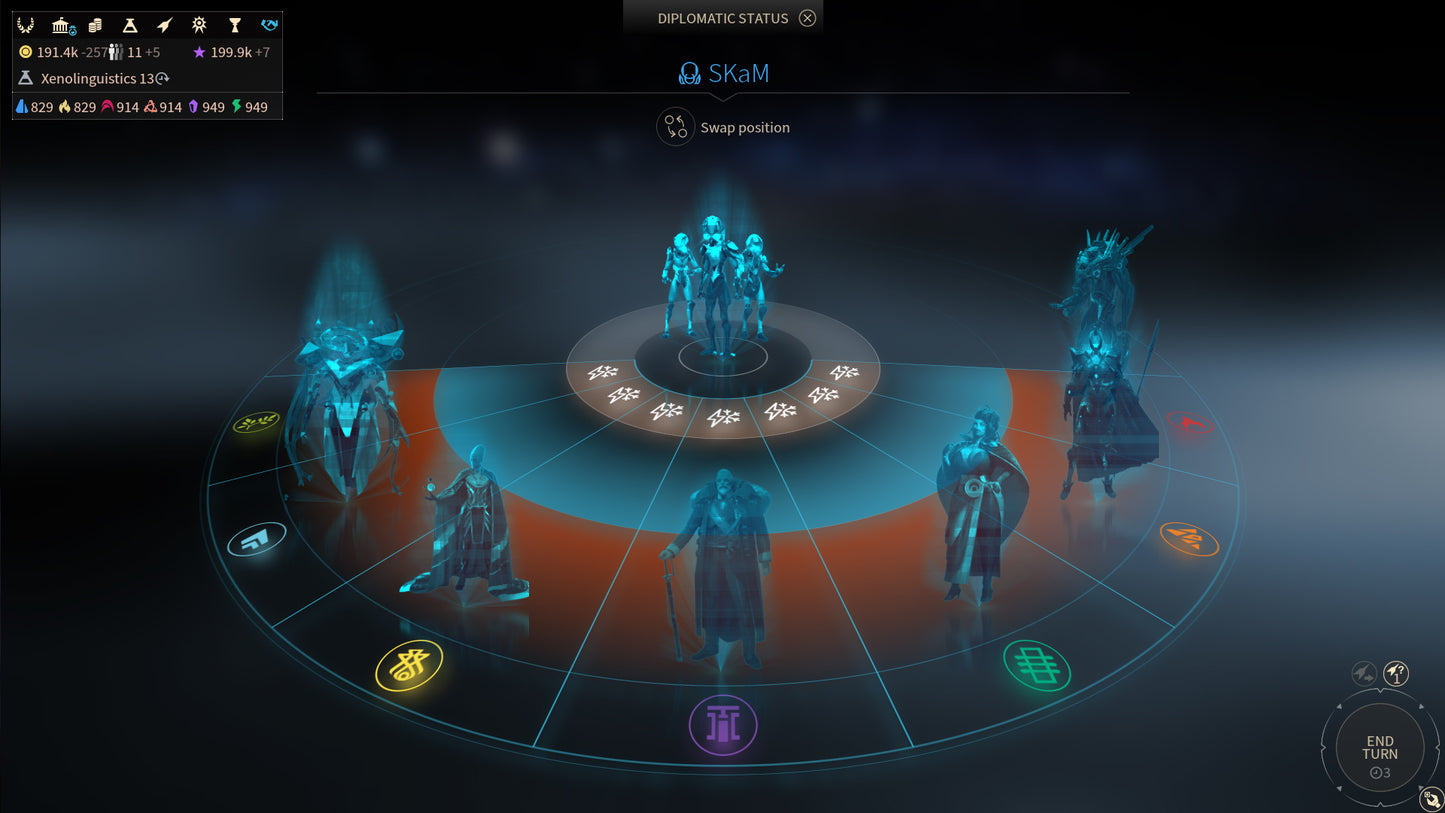This screenshot has width=1445, height=813.
Task: Close the Diplomatic Status panel
Action: click(807, 17)
